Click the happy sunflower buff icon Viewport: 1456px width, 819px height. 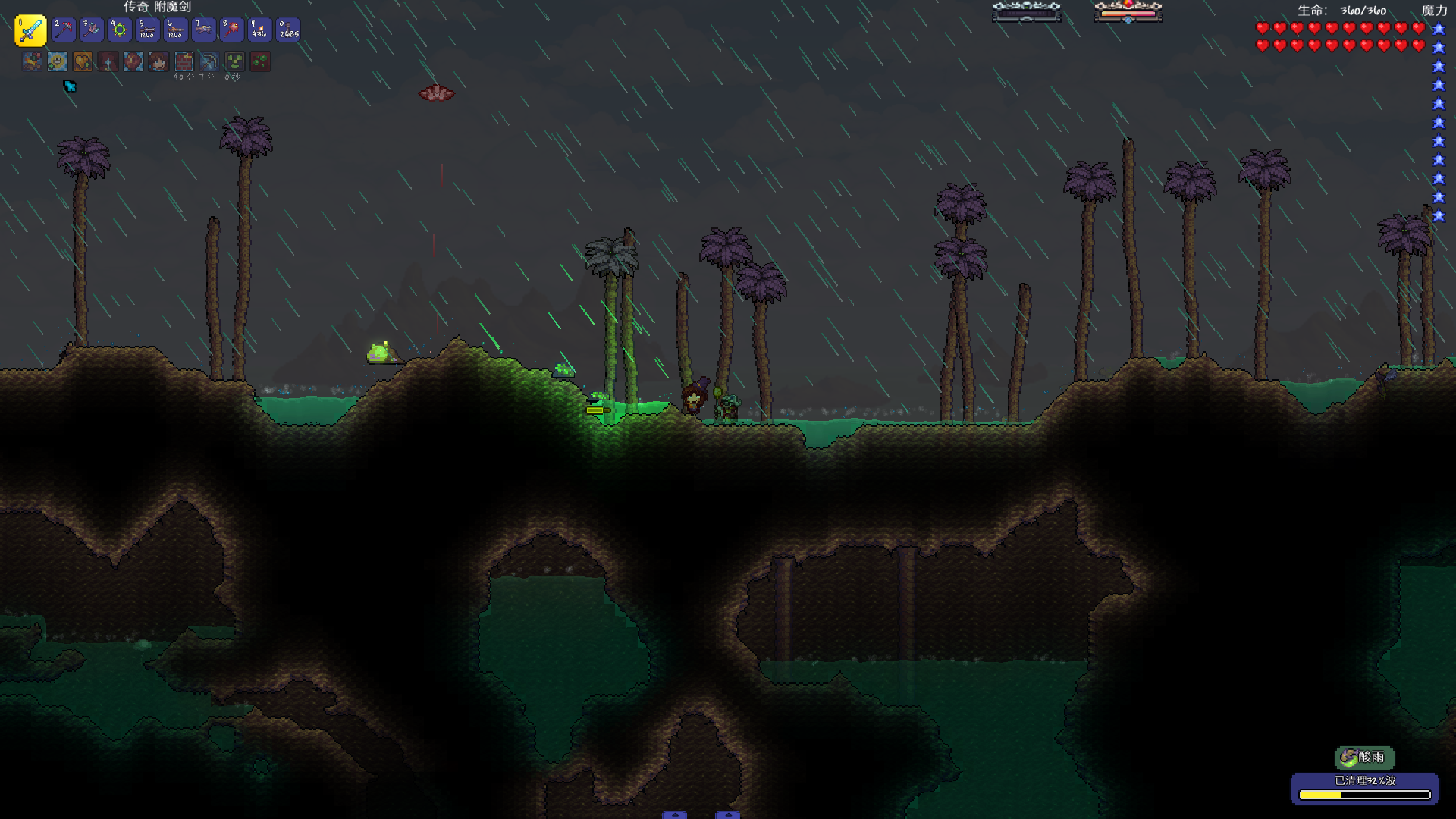point(58,61)
